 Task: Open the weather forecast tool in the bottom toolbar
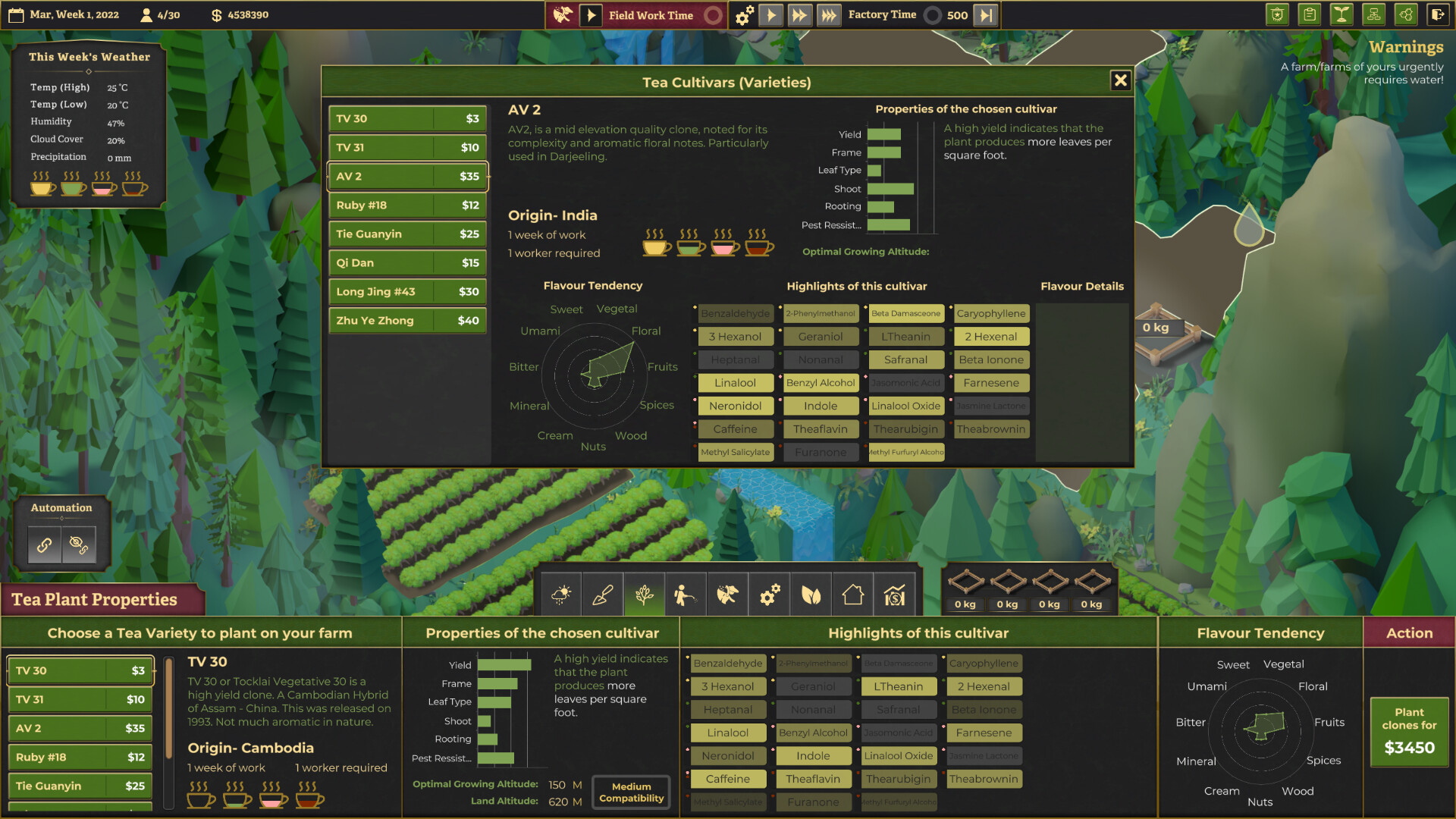(561, 595)
